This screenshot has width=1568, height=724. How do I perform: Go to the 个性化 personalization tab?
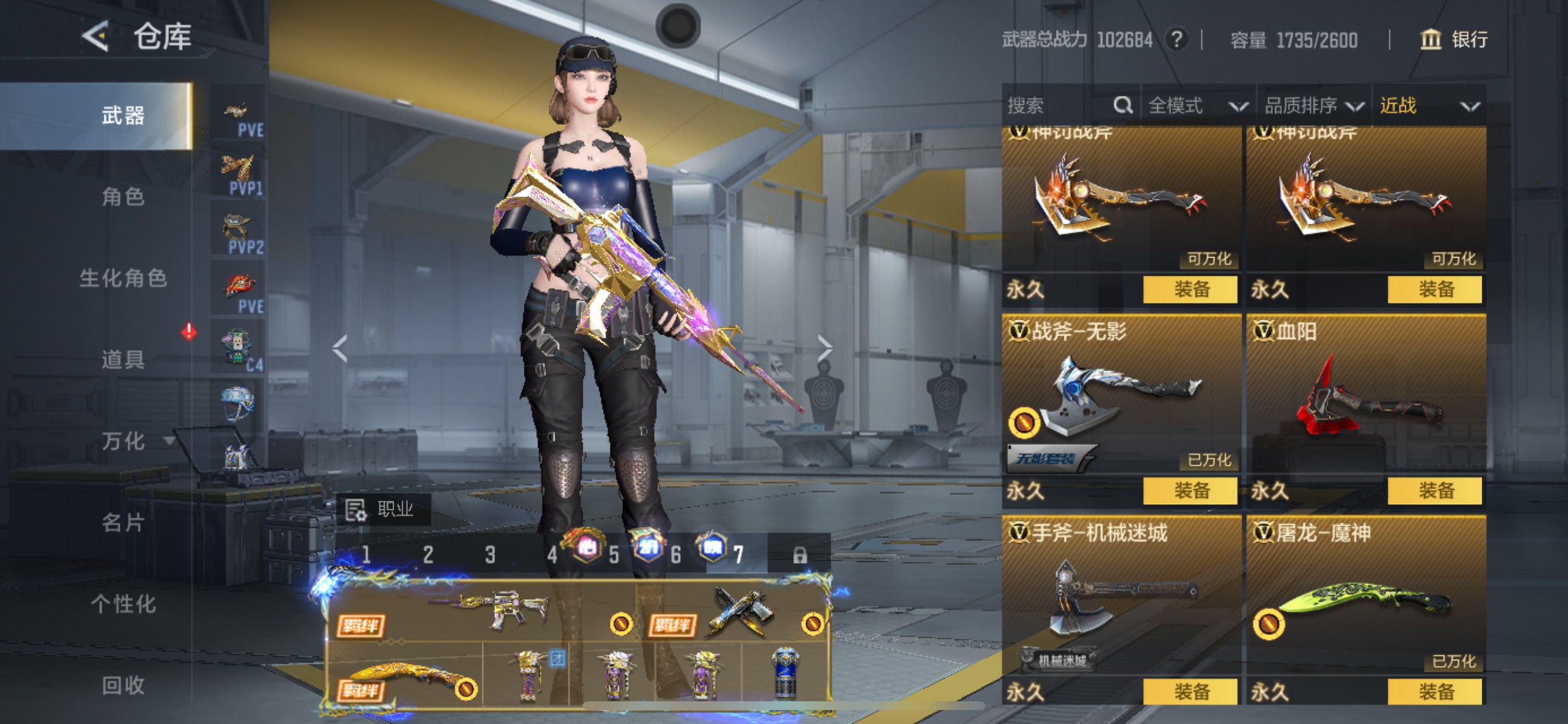point(123,603)
